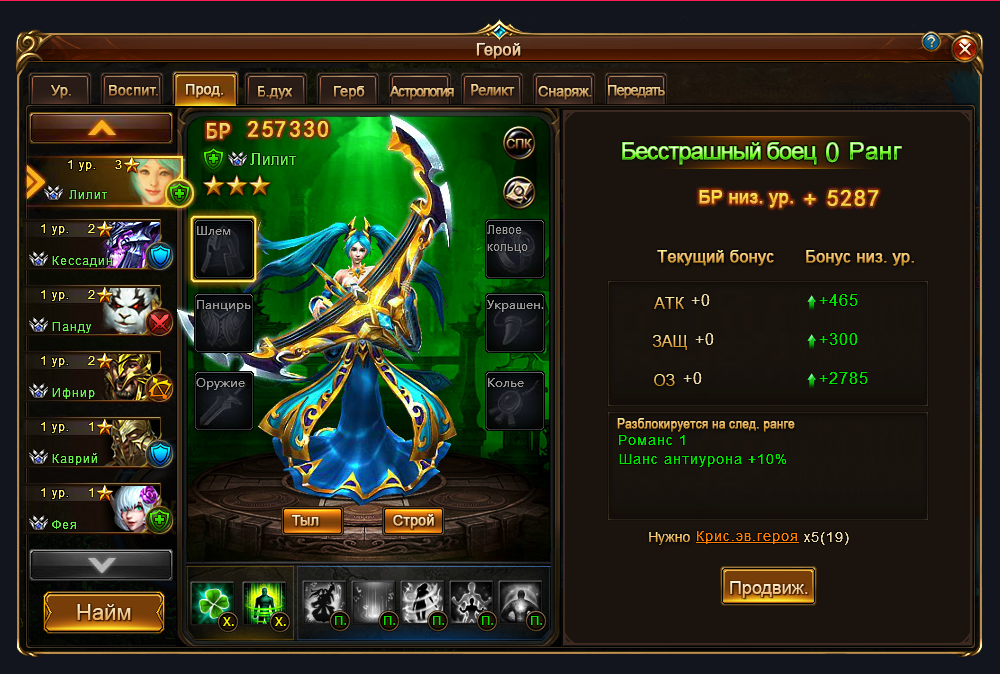1000x674 pixels.
Task: Click the Найм recruit button
Action: coord(104,612)
